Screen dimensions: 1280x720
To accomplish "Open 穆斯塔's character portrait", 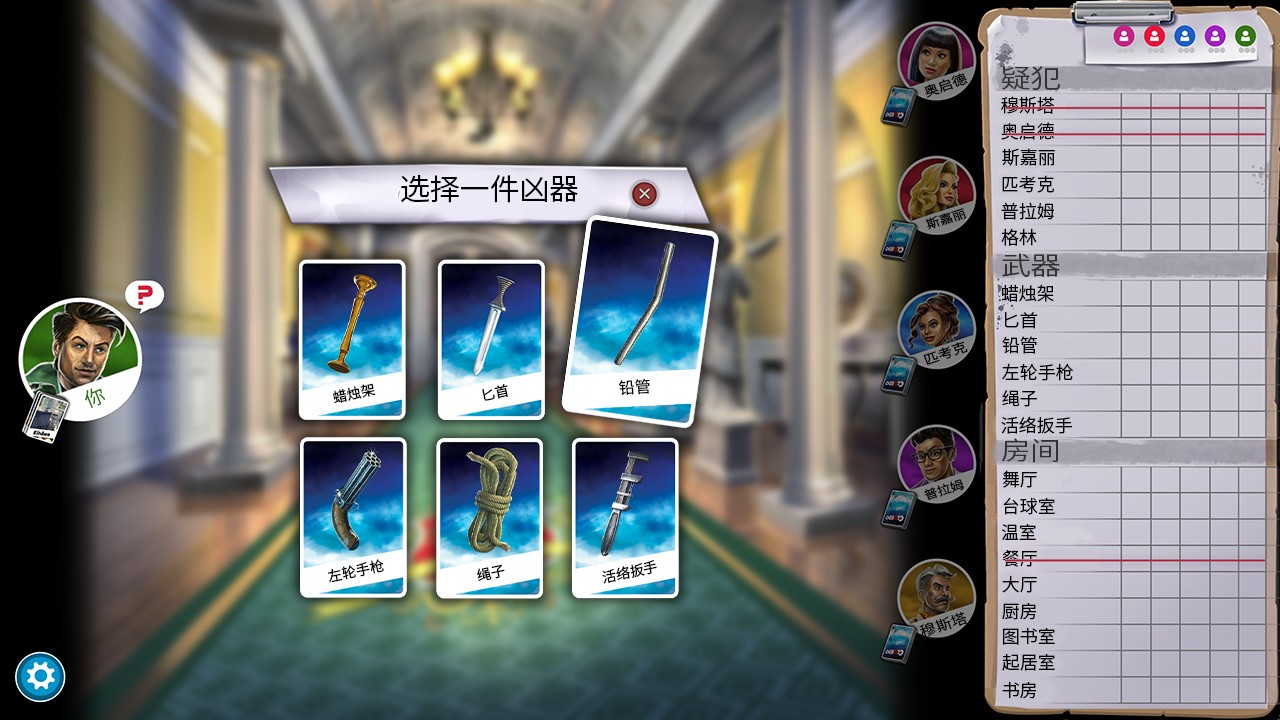I will coord(935,600).
